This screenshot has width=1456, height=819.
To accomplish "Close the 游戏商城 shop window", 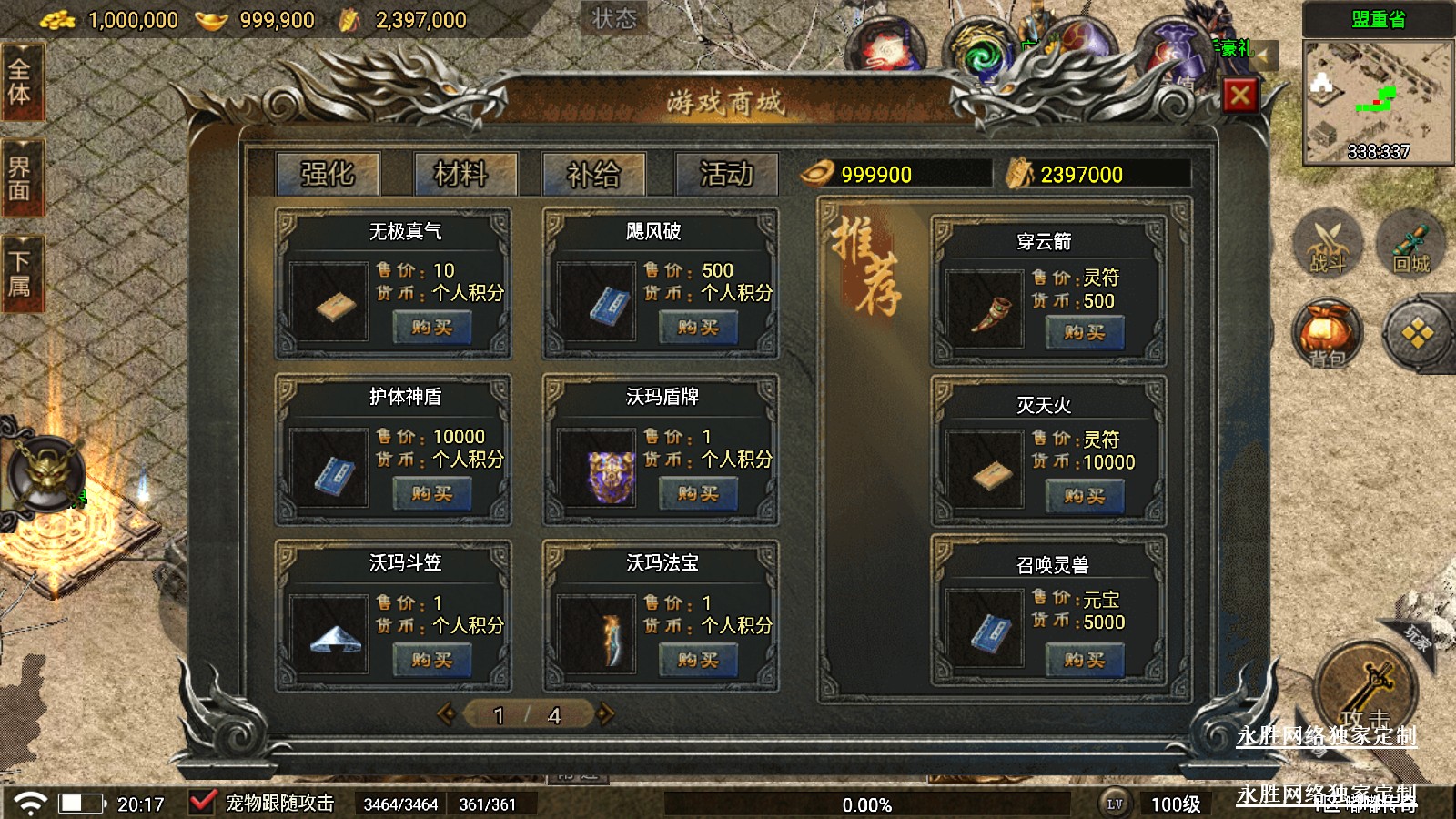I will coord(1239,95).
